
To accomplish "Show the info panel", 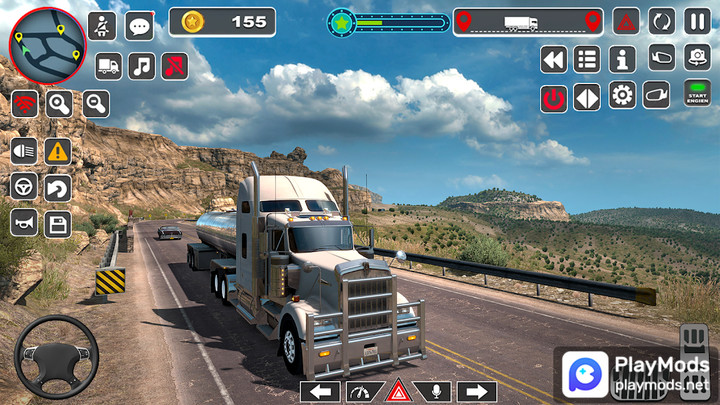I will coord(622,59).
